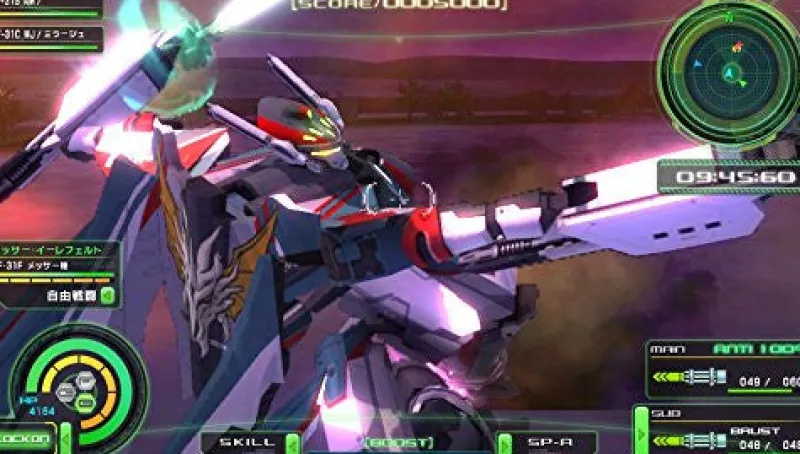Viewport: 800px width, 454px height.
Task: Select the MAIN weapon panel
Action: click(724, 367)
